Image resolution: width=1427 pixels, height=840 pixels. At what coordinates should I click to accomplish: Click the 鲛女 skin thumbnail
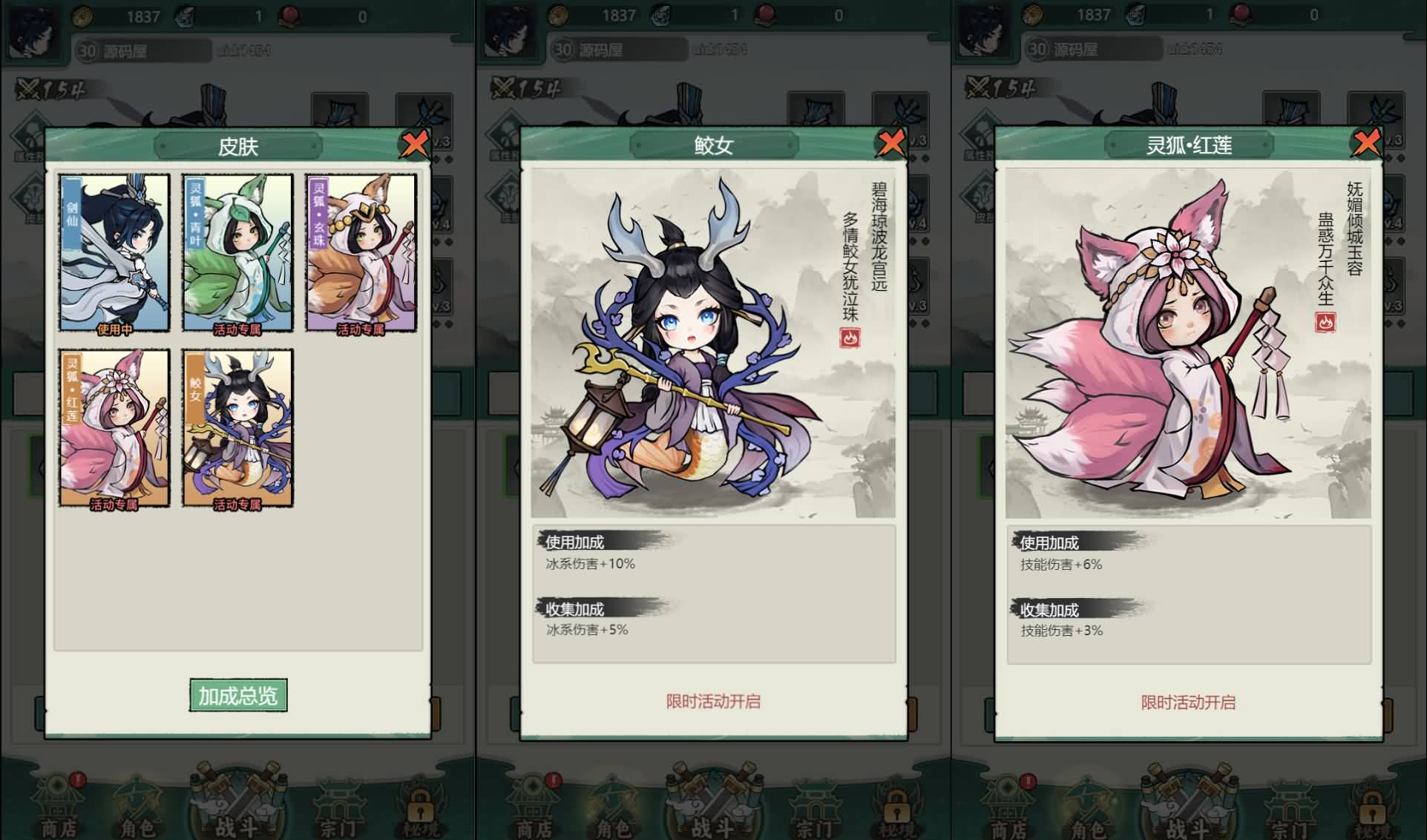239,427
